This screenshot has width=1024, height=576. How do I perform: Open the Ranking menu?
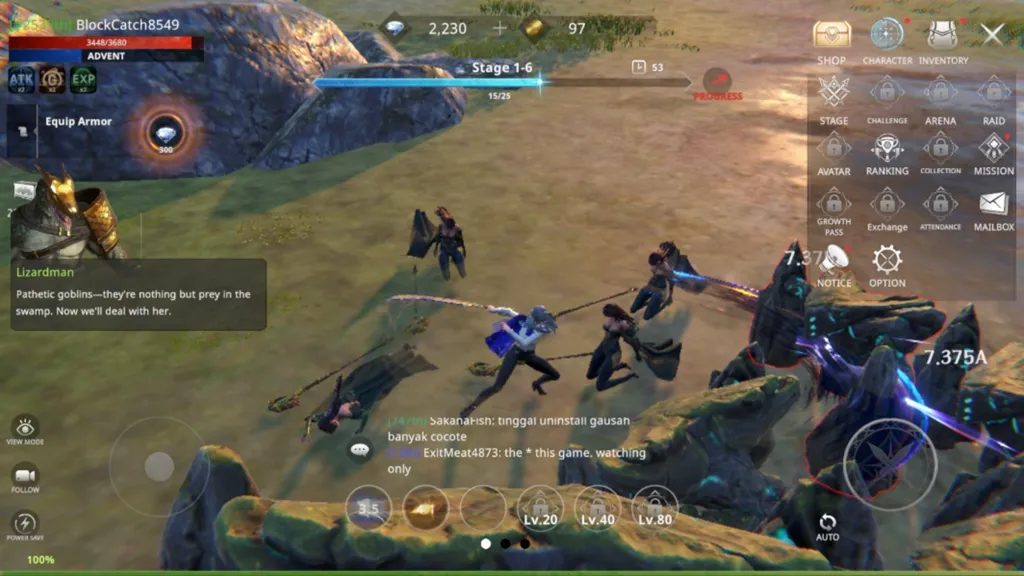[x=887, y=150]
